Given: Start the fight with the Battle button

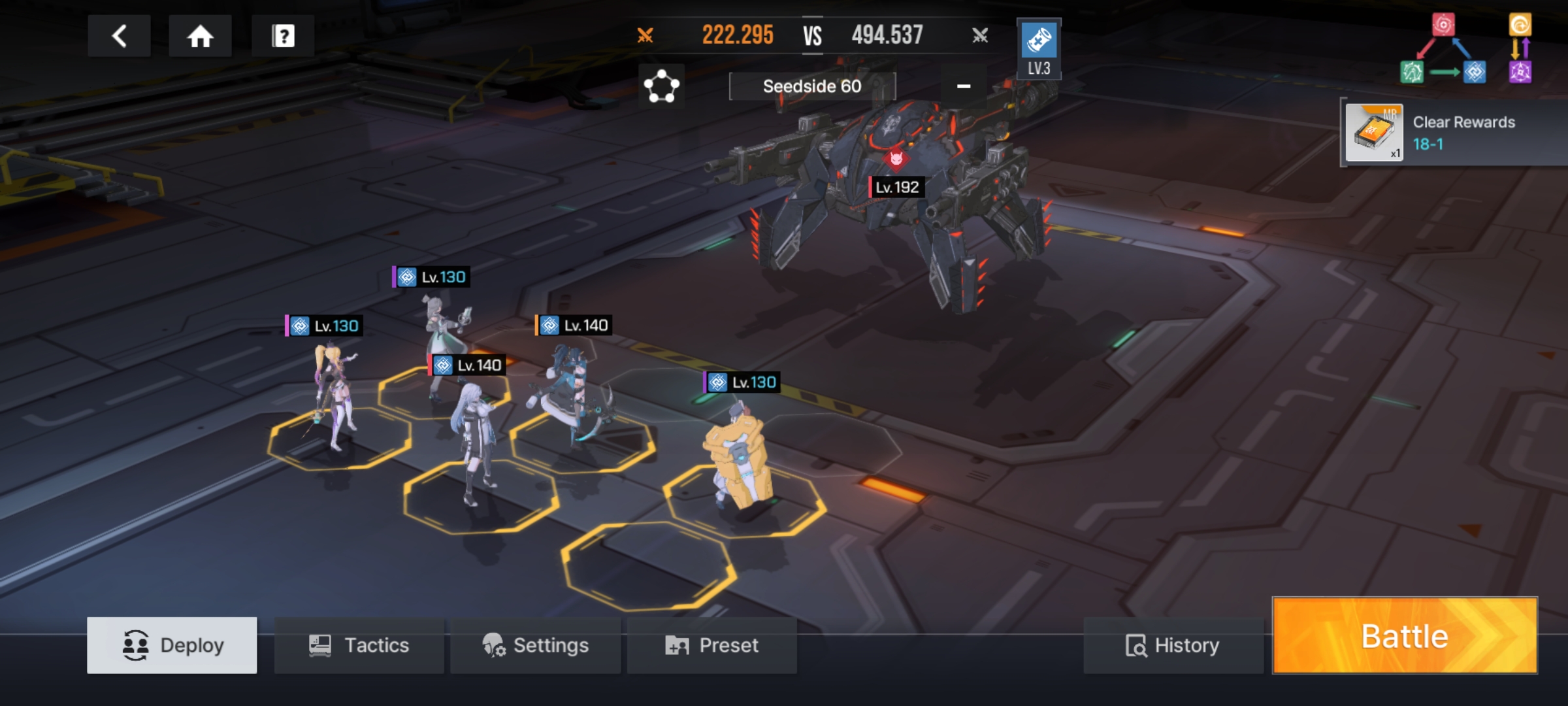Looking at the screenshot, I should (1405, 635).
